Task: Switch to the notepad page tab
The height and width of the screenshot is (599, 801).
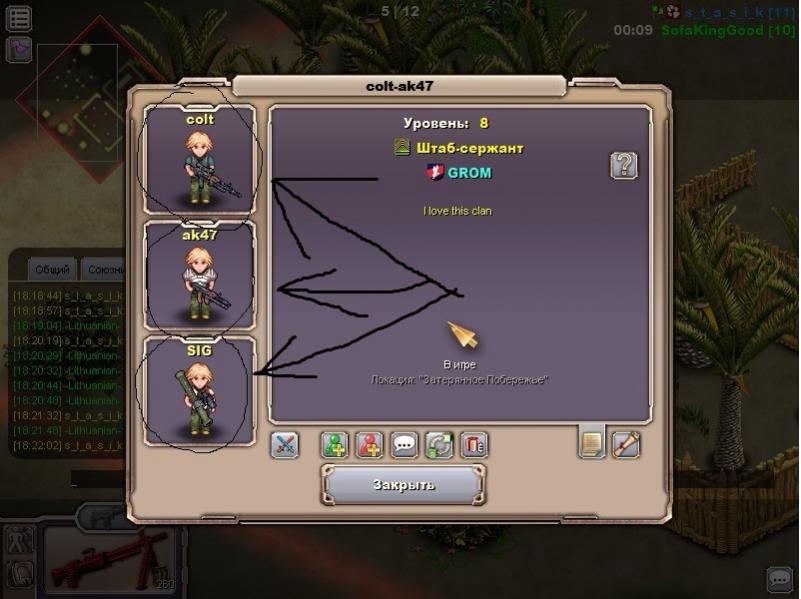Action: pos(592,442)
